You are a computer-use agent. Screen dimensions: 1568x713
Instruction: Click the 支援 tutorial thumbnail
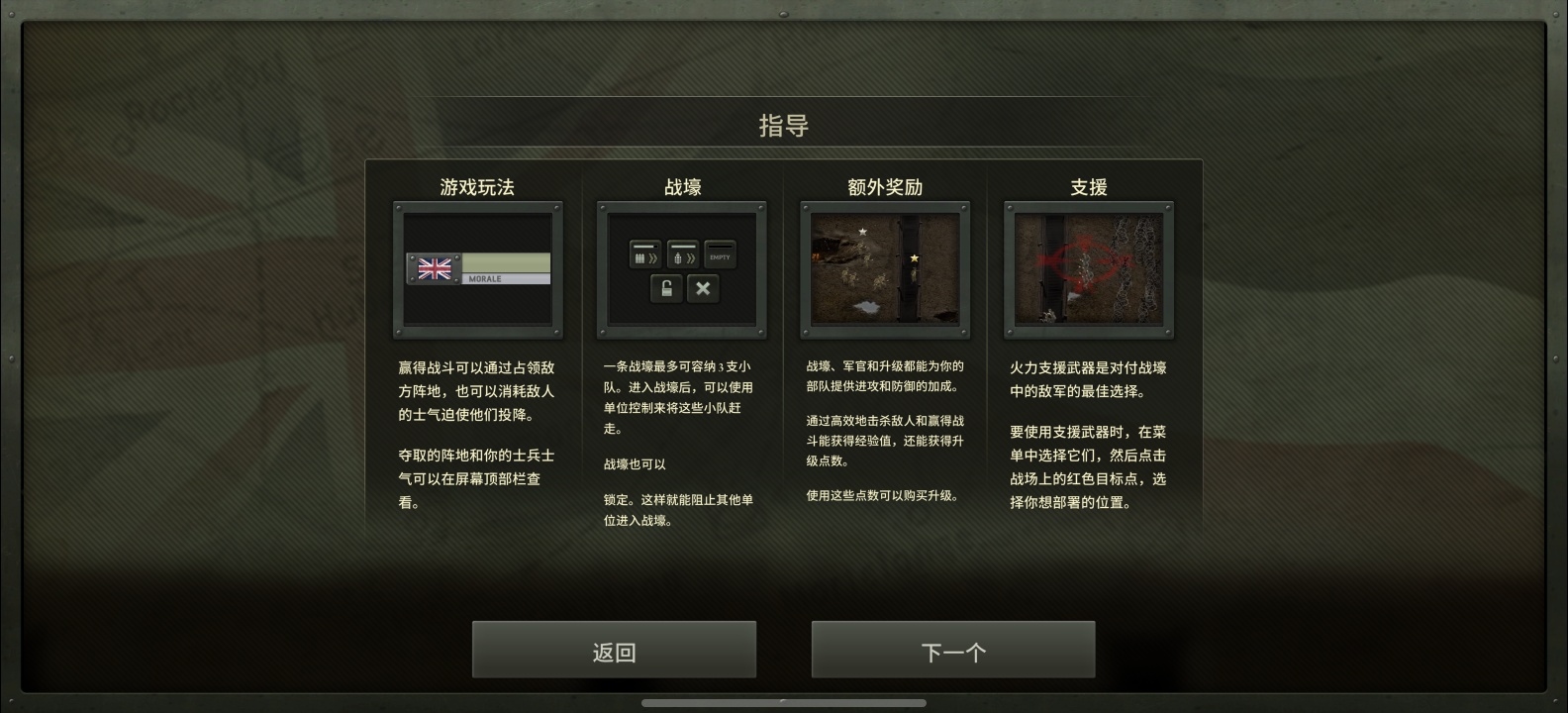[x=1088, y=269]
